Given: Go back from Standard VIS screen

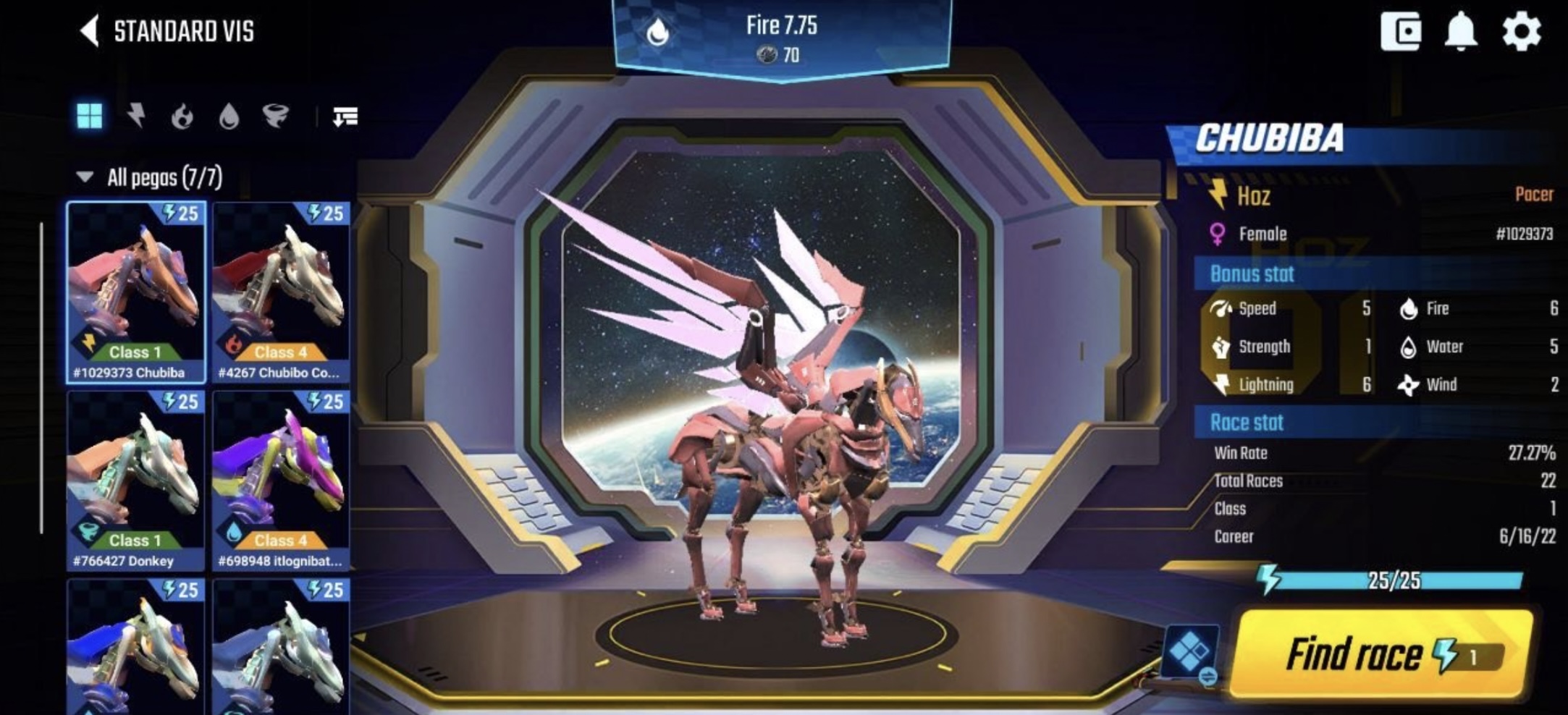Looking at the screenshot, I should pos(90,32).
